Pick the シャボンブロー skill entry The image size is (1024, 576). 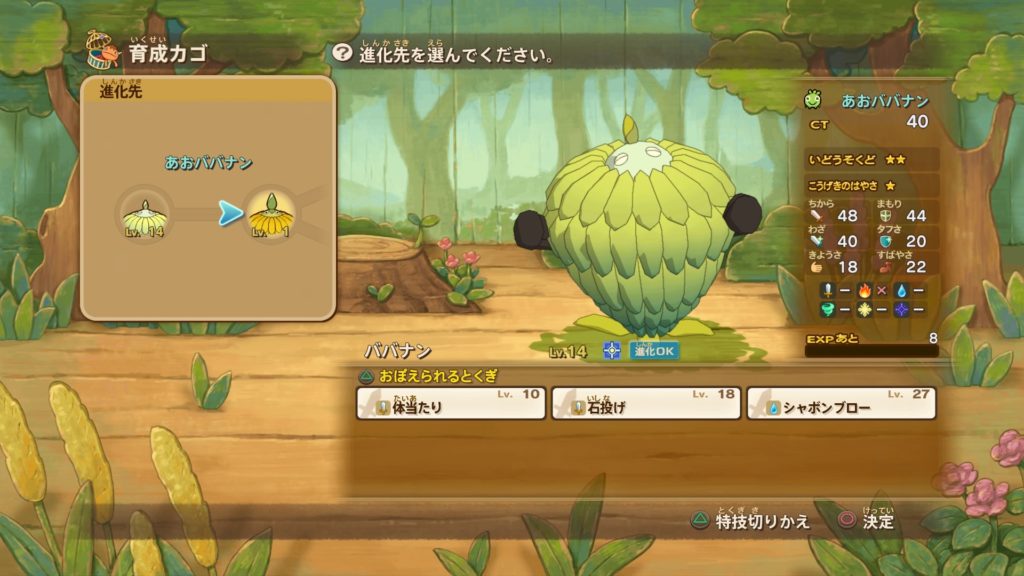pos(841,403)
